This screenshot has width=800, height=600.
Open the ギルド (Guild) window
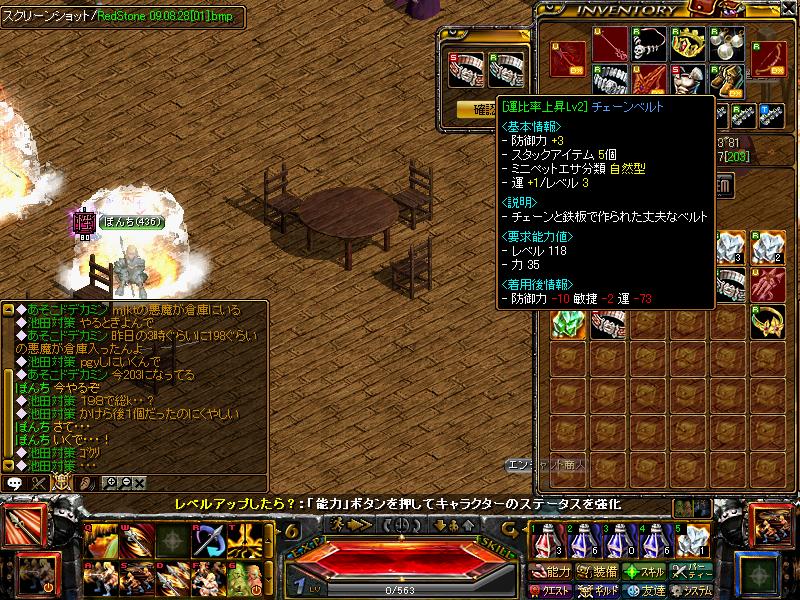point(604,590)
